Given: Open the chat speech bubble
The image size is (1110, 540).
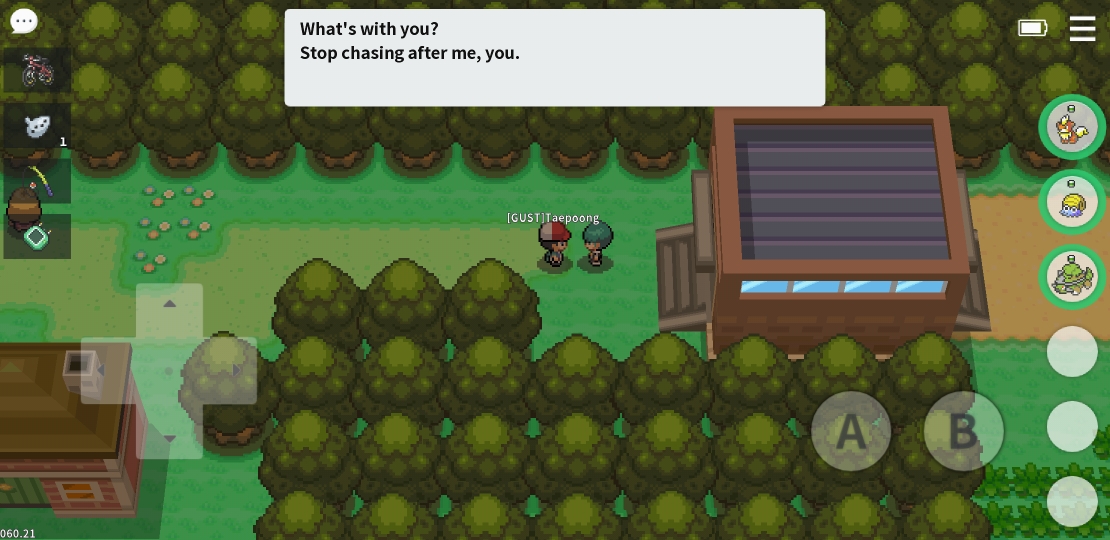Looking at the screenshot, I should (23, 21).
